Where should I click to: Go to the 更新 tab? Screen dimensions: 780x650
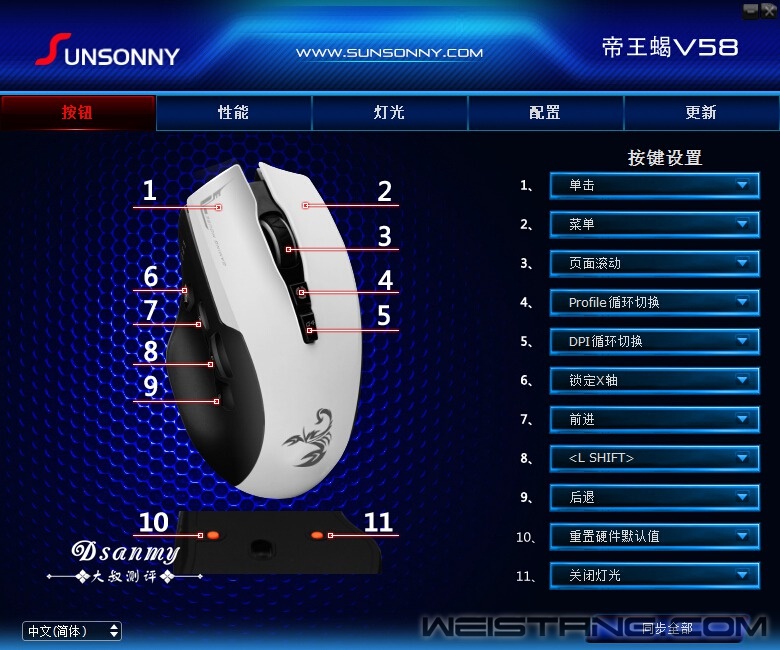coord(700,113)
